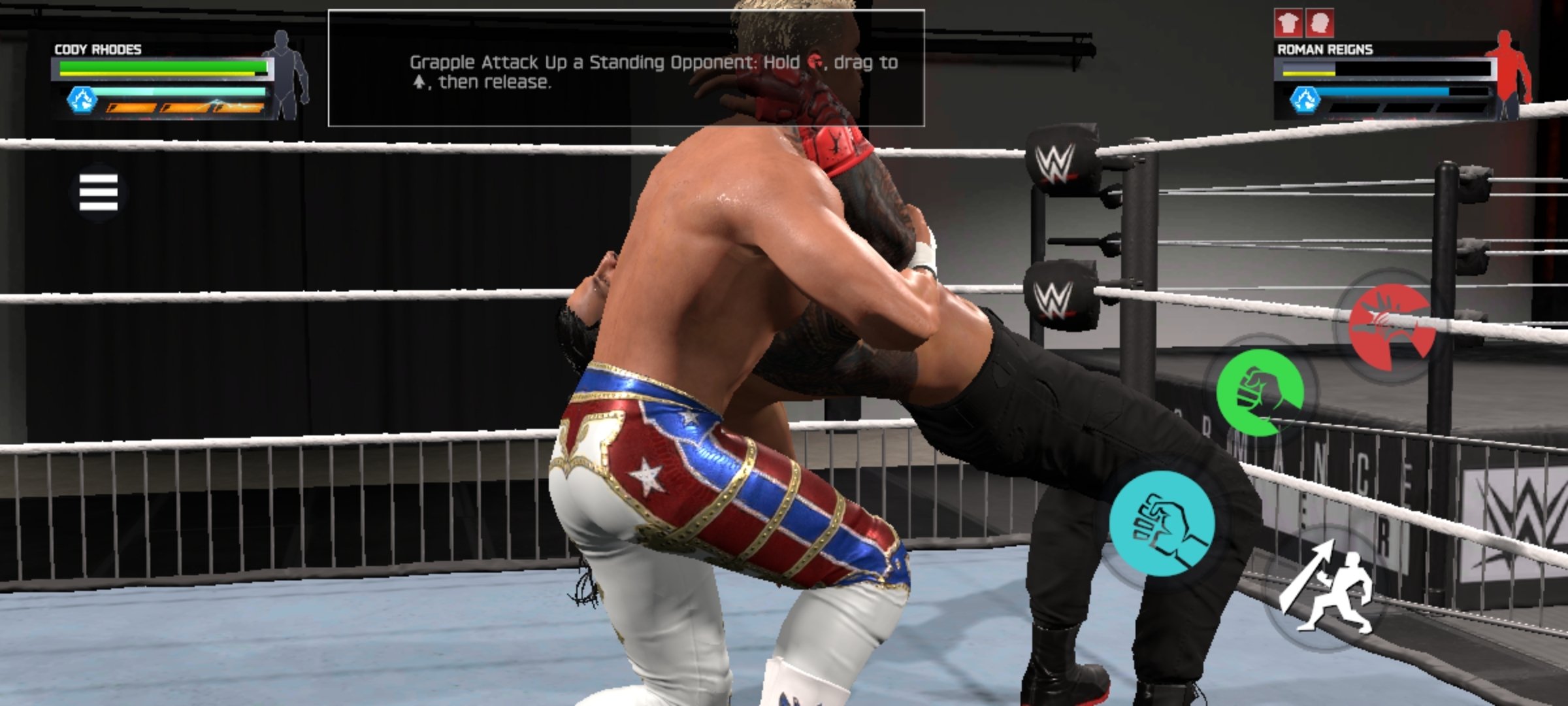Screen dimensions: 1568x706
Task: Select the red shirt icon above Roman Reigns
Action: [x=1288, y=24]
